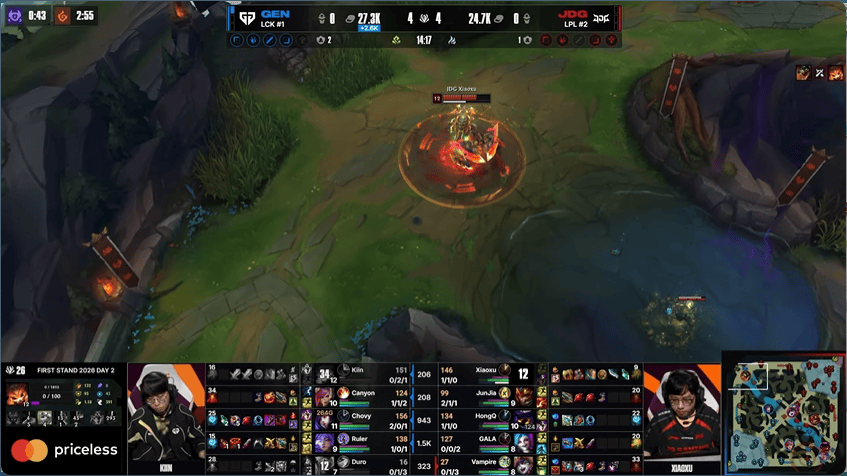
Task: Click the purple Baron timer icon
Action: click(x=13, y=15)
